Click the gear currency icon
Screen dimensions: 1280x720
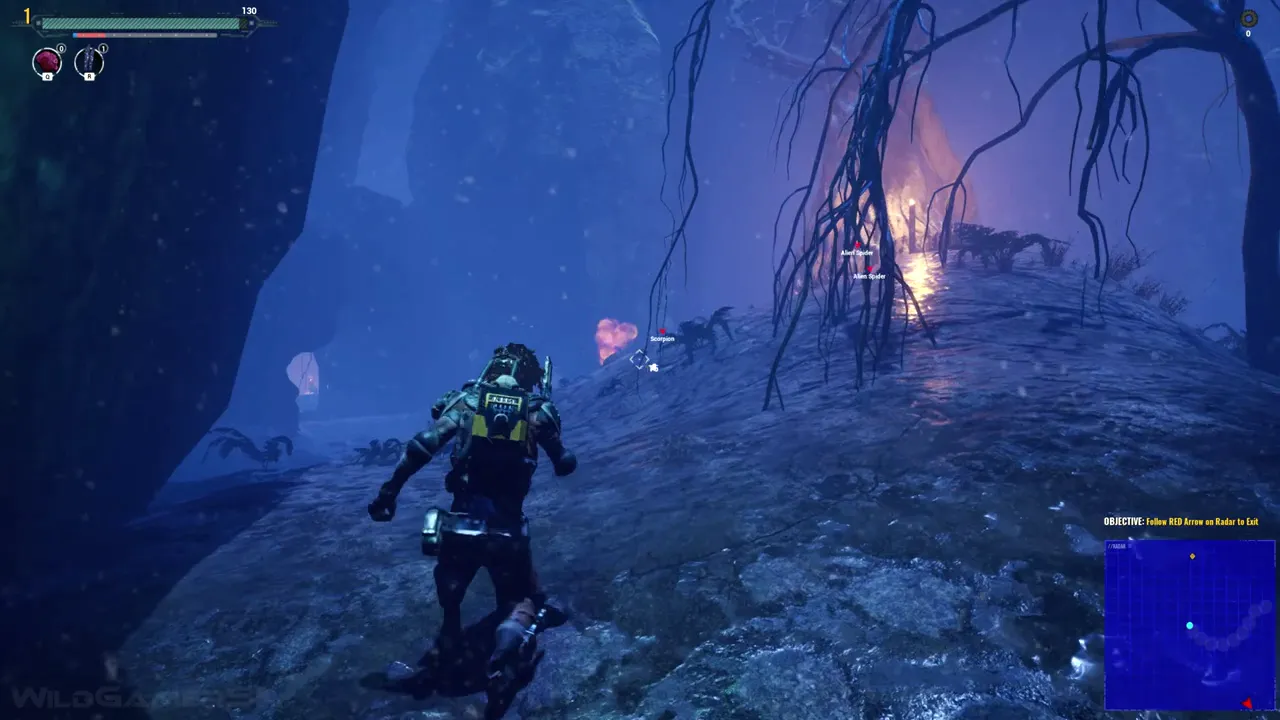pos(1248,18)
